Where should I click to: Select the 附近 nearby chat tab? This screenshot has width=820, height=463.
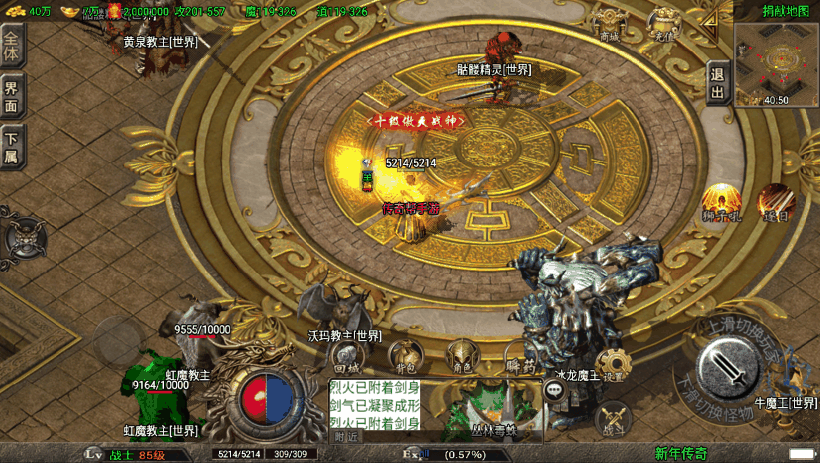pos(346,436)
